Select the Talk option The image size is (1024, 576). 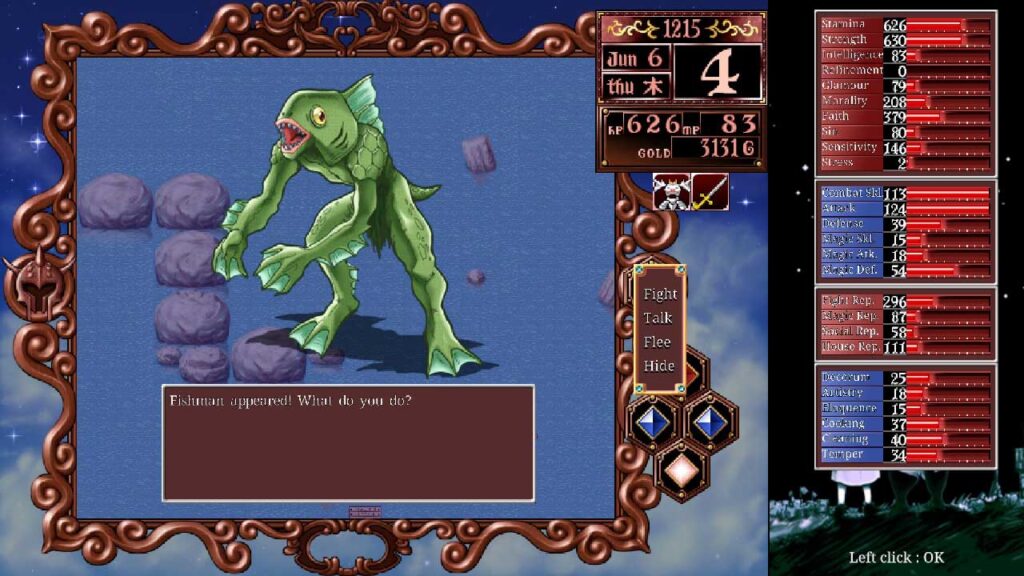tap(658, 318)
